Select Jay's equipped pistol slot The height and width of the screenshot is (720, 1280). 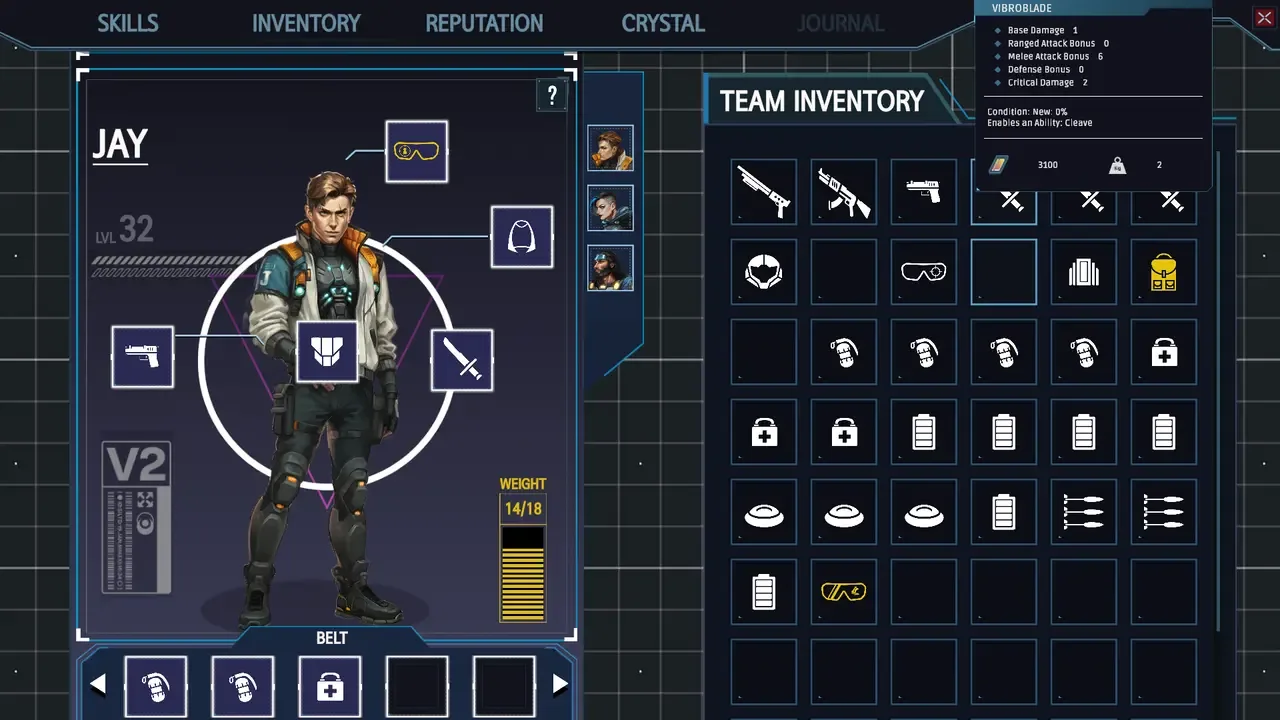point(143,357)
